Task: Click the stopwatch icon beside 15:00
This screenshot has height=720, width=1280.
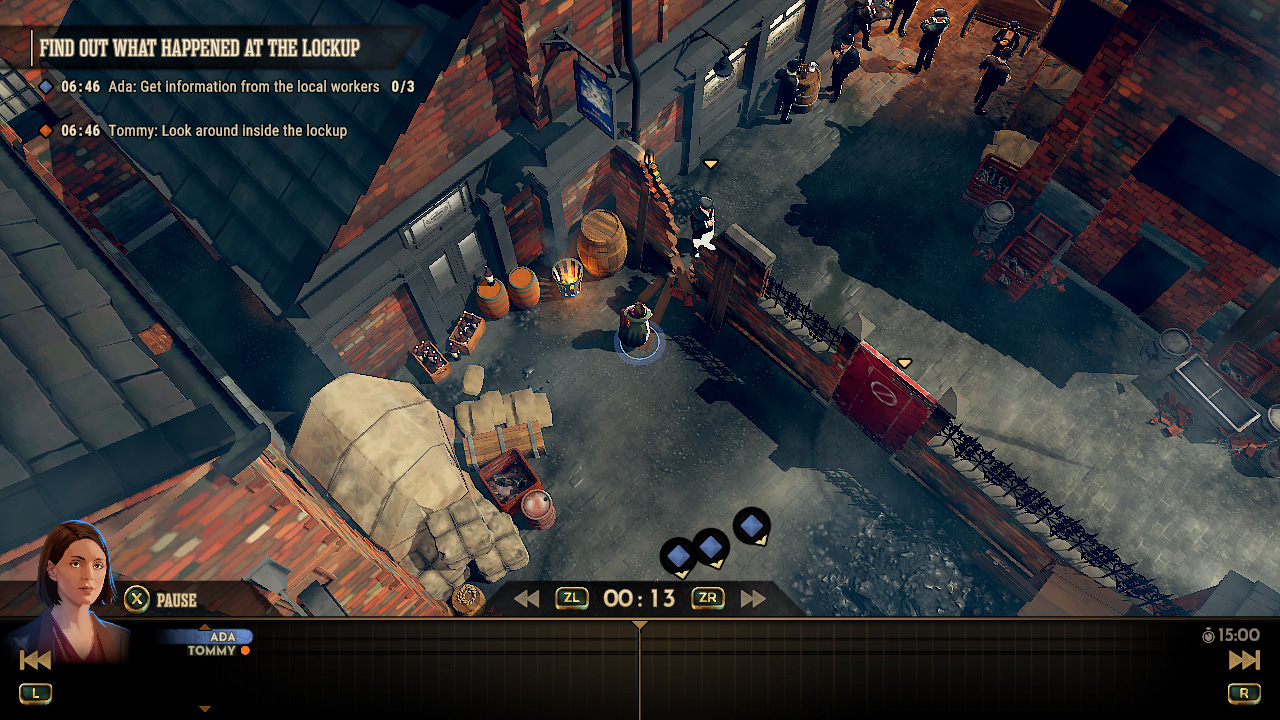Action: [1208, 635]
